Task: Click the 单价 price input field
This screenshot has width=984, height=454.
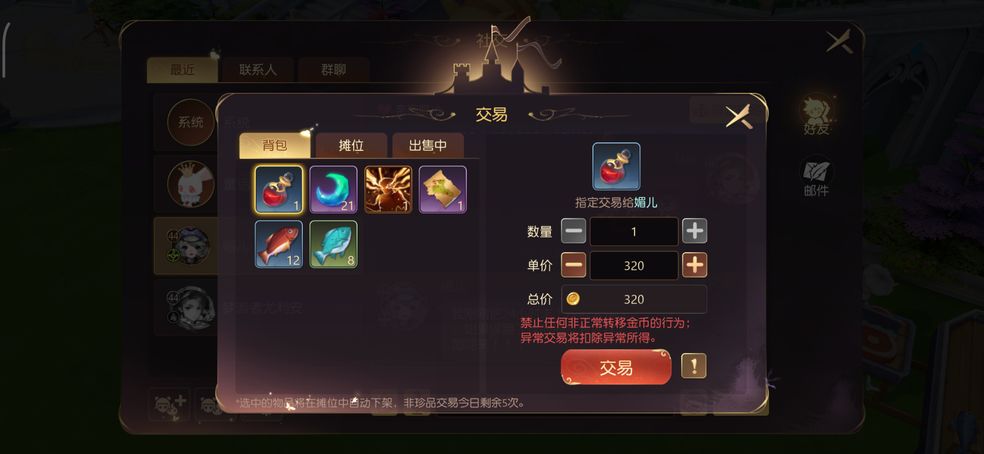Action: (x=634, y=266)
